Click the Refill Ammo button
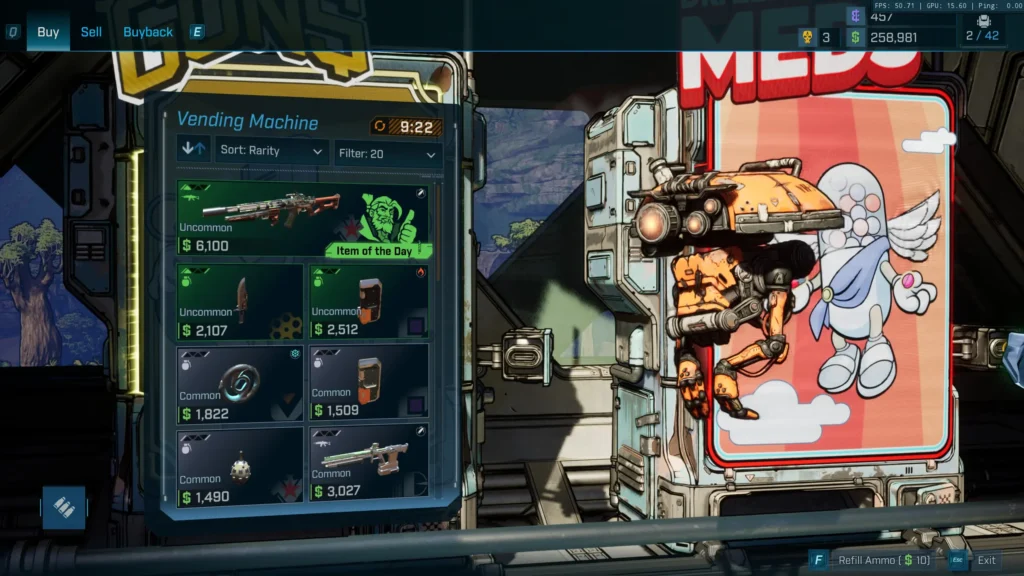This screenshot has width=1024, height=576. [872, 560]
